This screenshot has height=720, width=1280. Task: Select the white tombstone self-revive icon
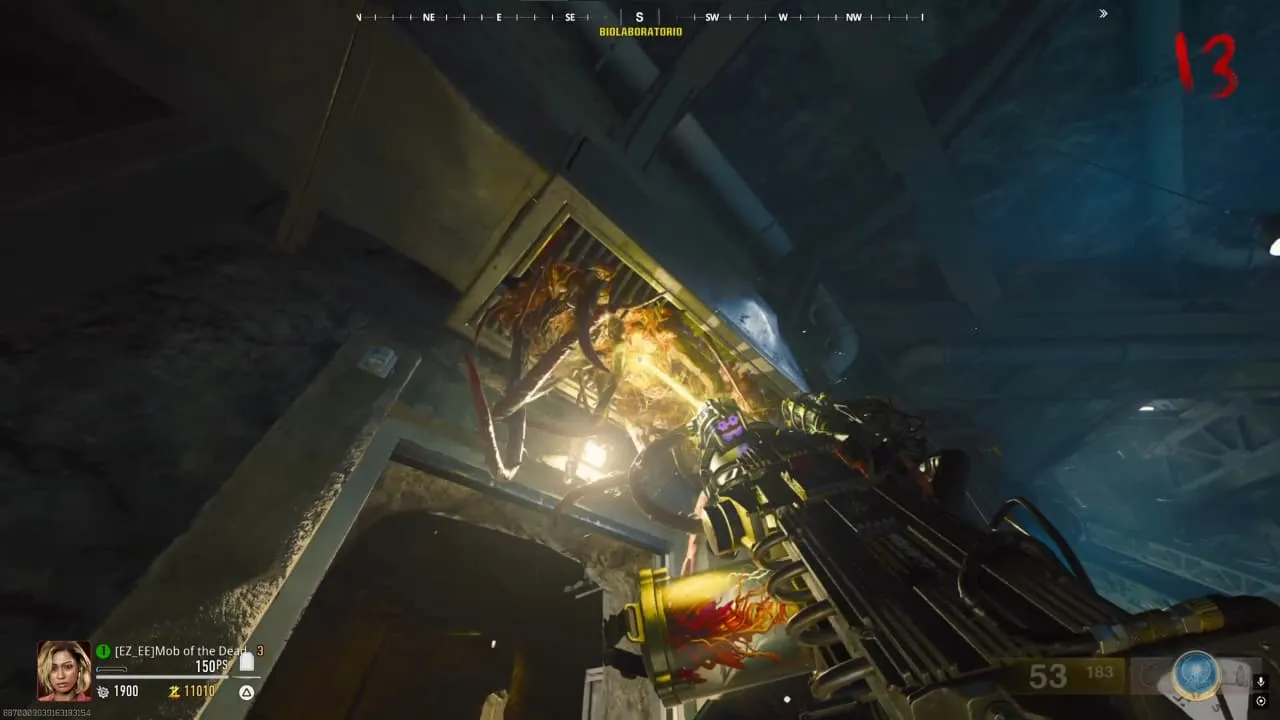[246, 662]
